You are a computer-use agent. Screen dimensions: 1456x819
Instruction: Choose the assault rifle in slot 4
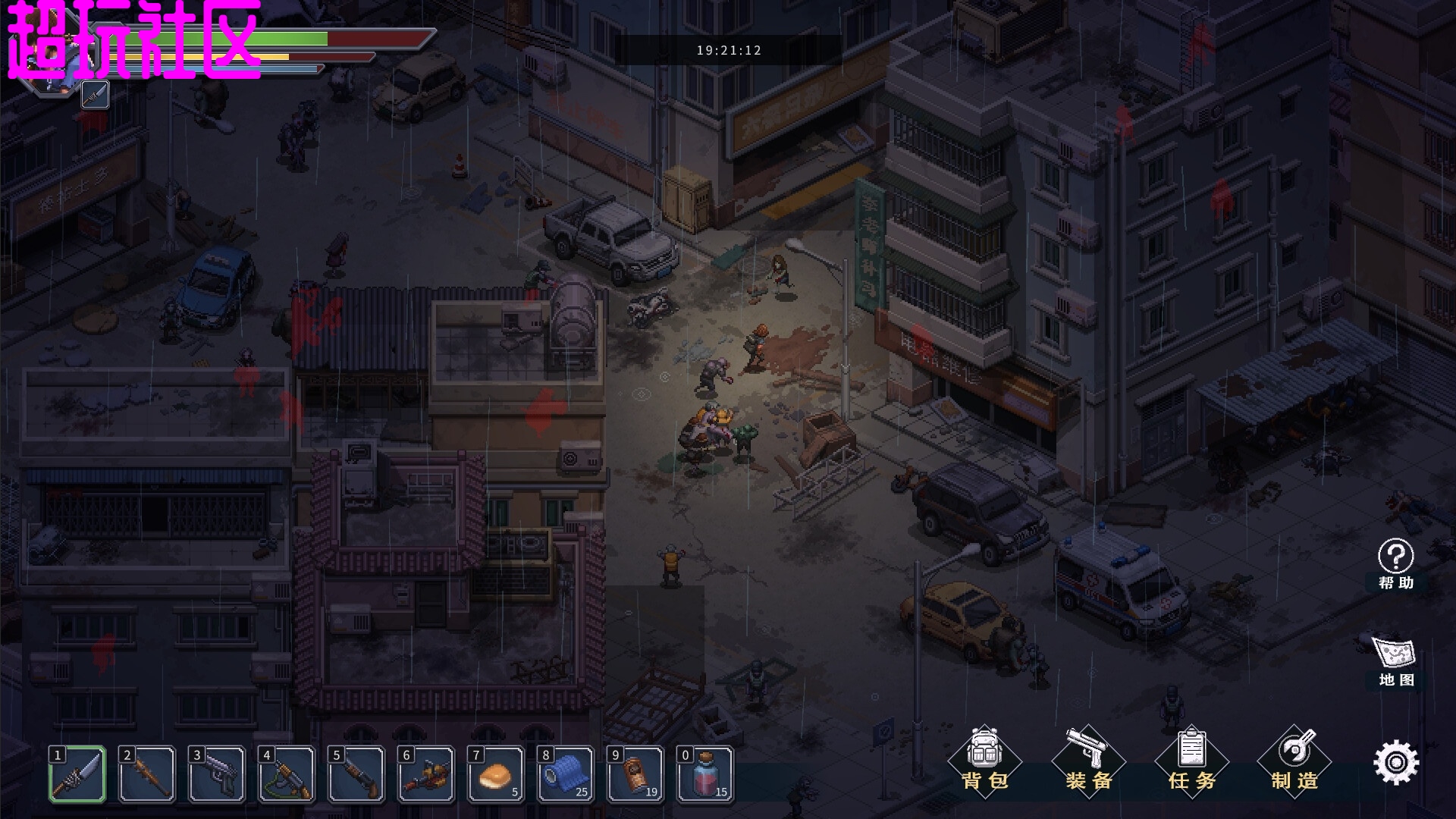tap(287, 774)
